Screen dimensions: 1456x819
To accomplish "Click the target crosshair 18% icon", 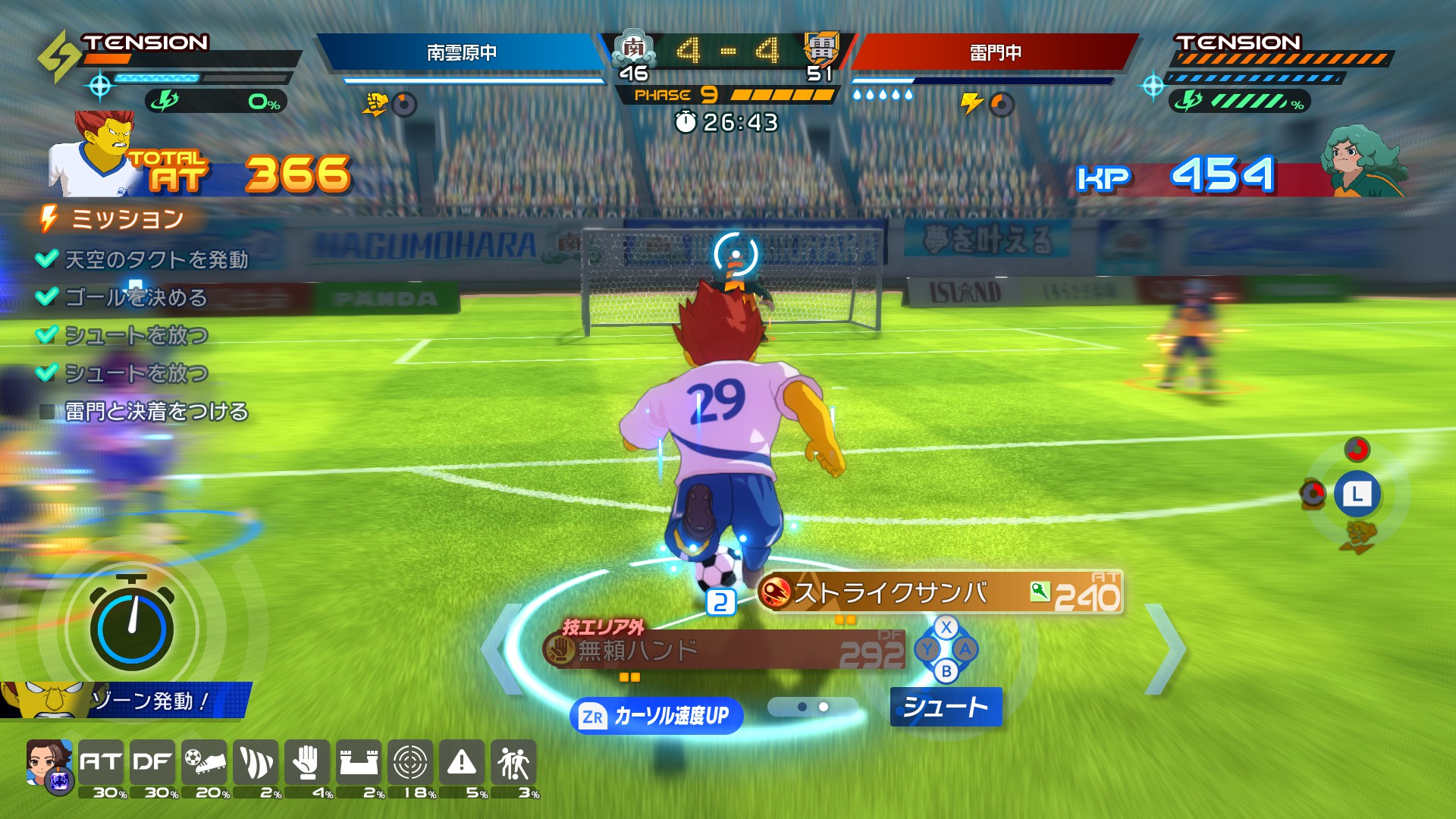I will [409, 762].
